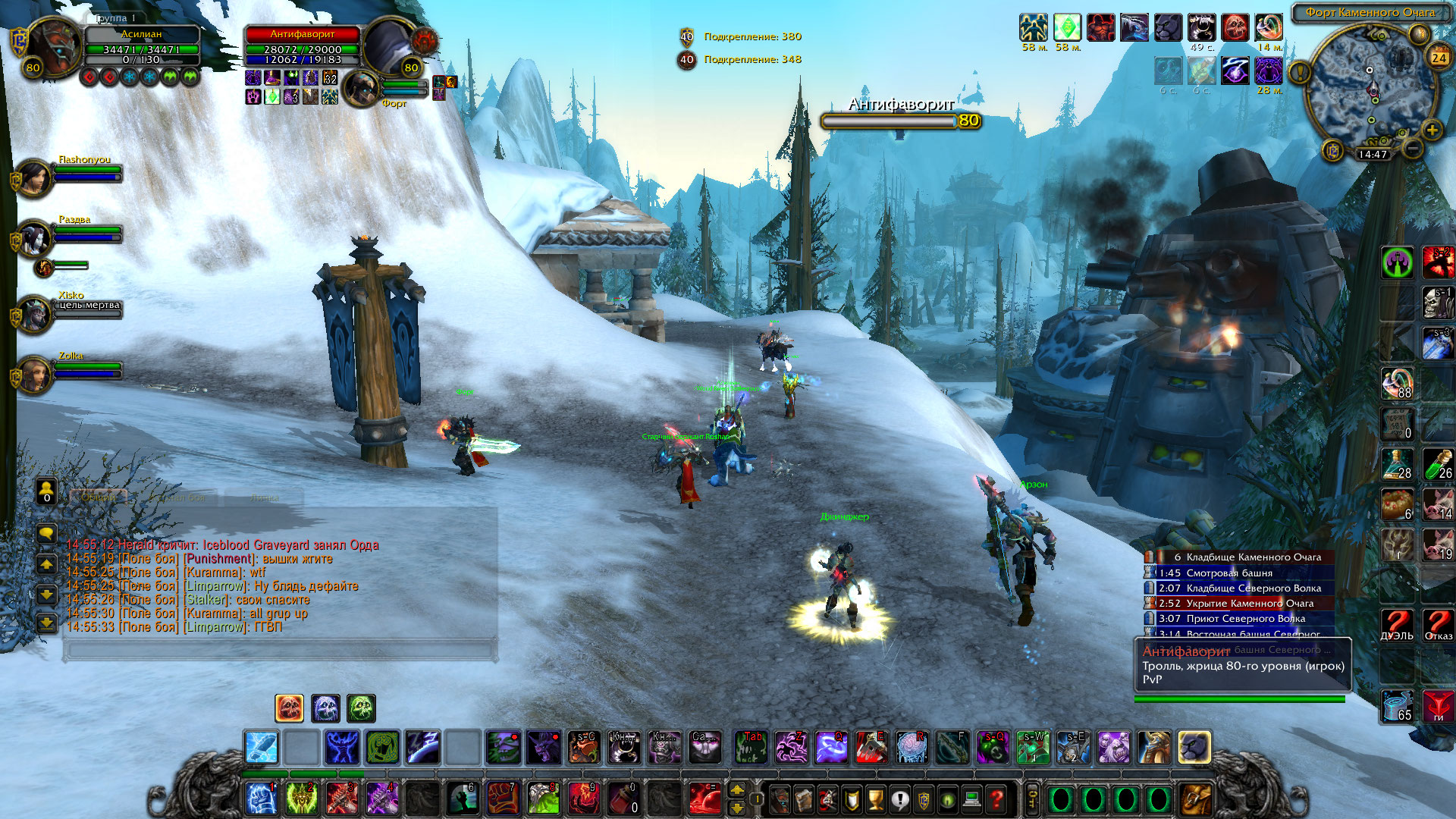Open the achievements trophy cup menu

click(876, 799)
